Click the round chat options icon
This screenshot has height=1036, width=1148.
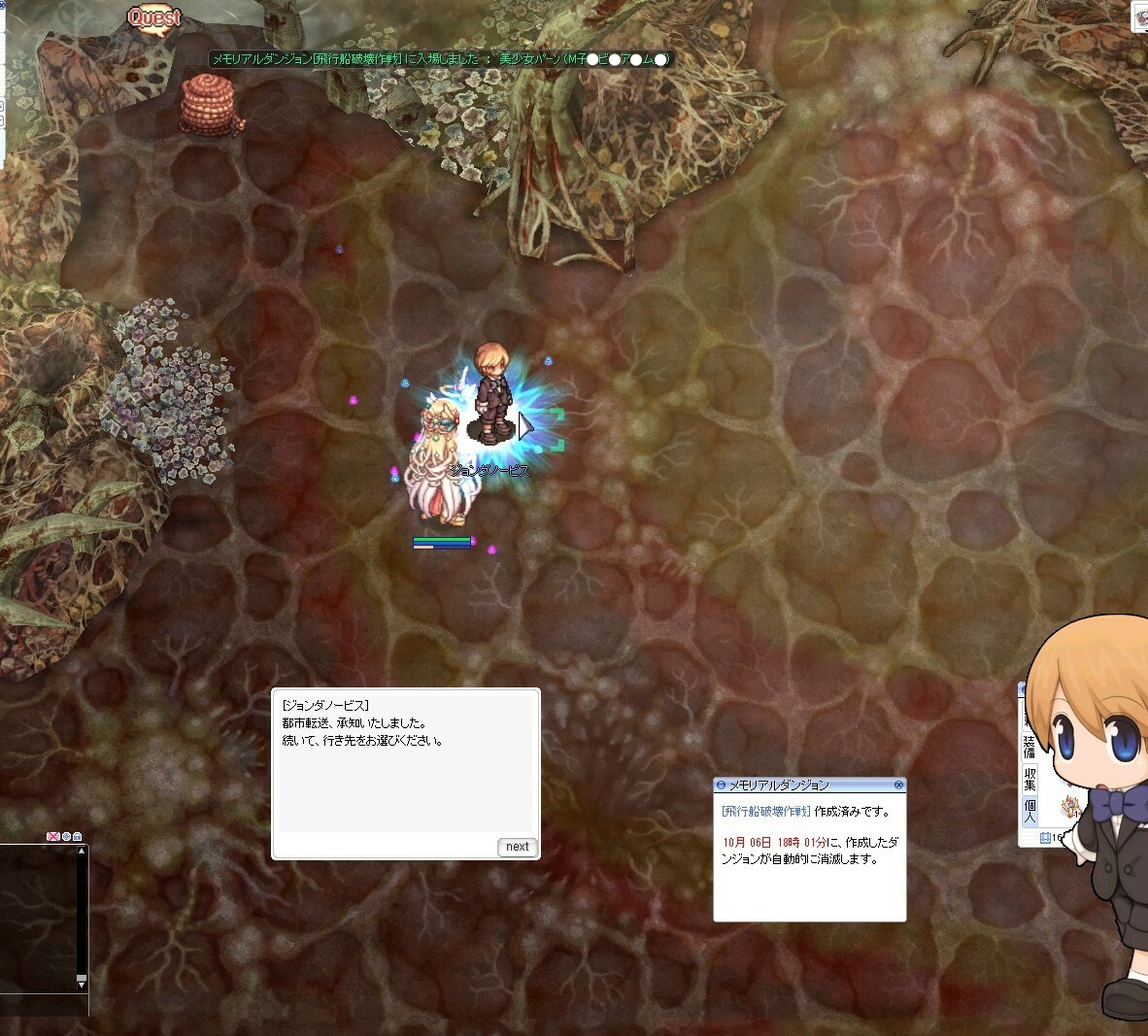point(66,837)
